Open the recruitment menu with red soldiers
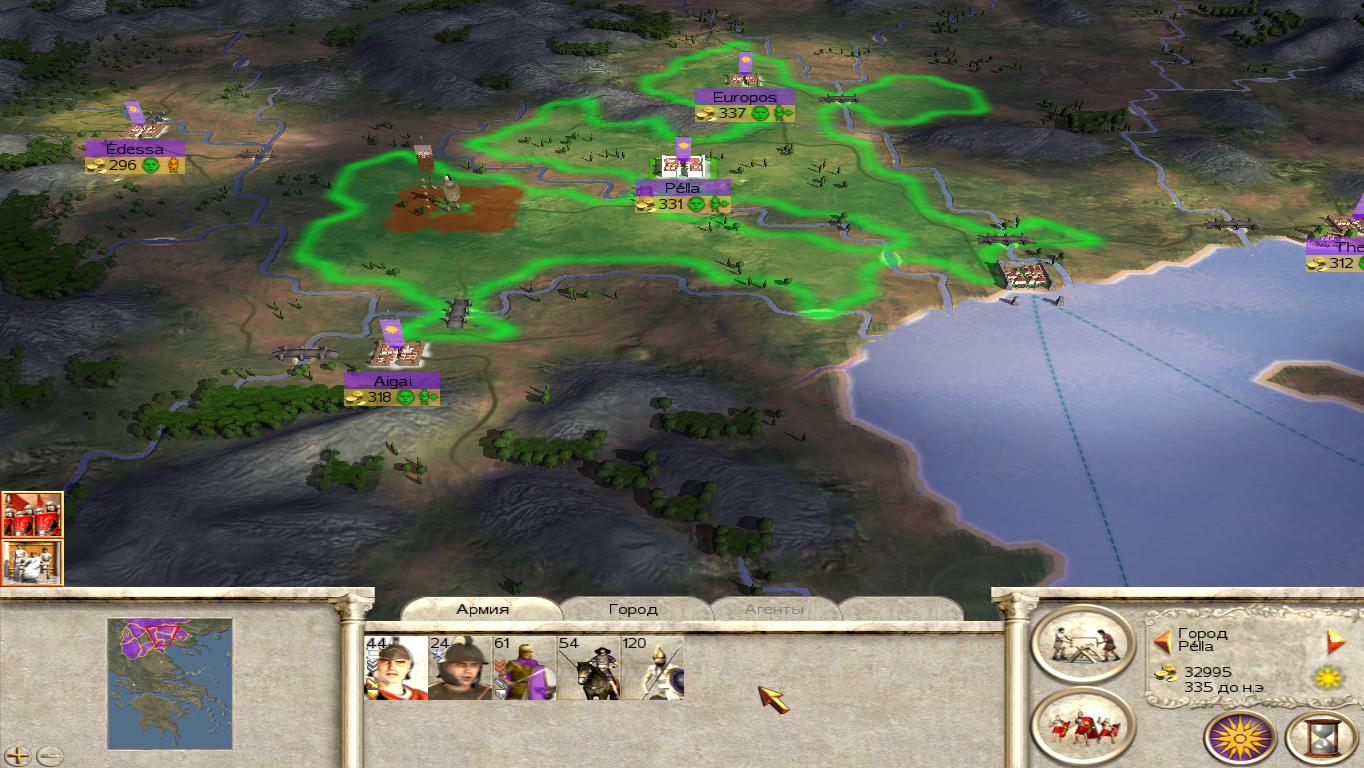 click(1083, 726)
